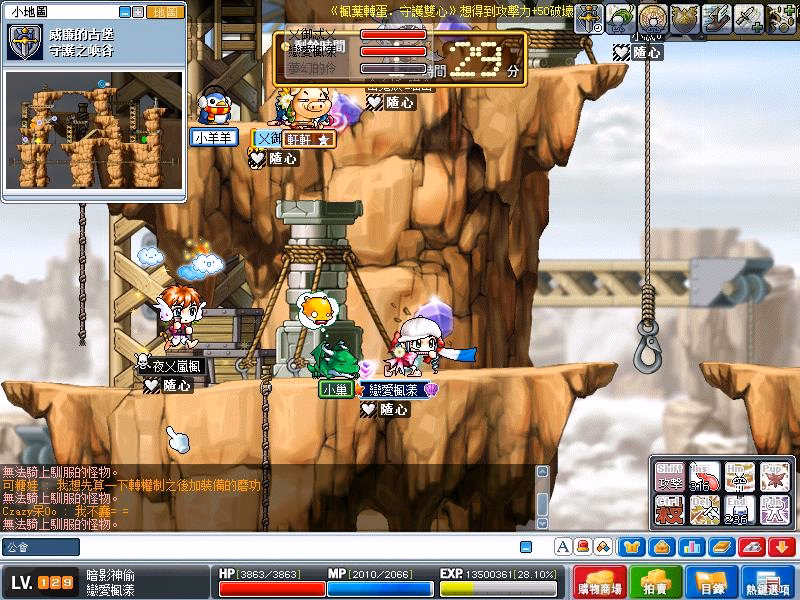The width and height of the screenshot is (800, 600).
Task: Minimize the minimap with the minus button
Action: [x=125, y=12]
